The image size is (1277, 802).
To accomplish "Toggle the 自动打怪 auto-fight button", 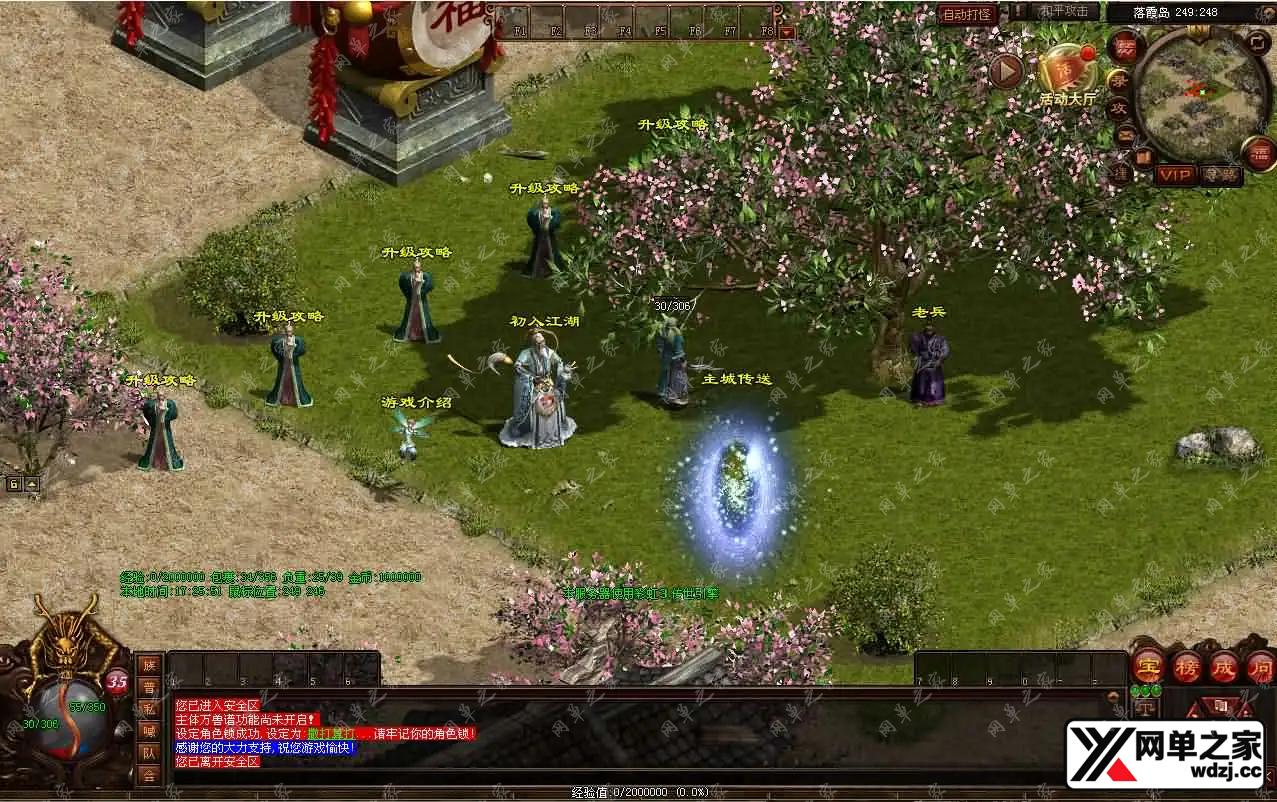I will click(x=967, y=14).
